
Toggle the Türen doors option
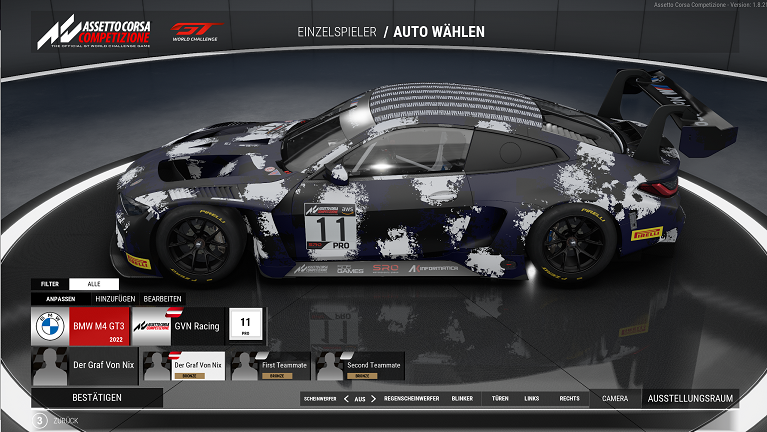tap(500, 398)
